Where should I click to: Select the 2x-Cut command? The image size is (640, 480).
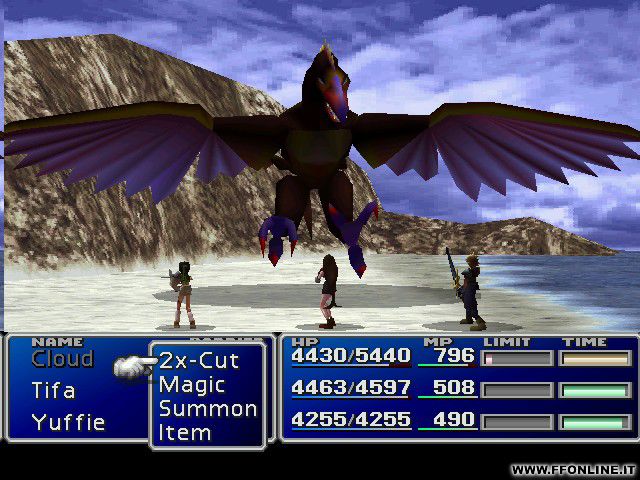tap(199, 361)
